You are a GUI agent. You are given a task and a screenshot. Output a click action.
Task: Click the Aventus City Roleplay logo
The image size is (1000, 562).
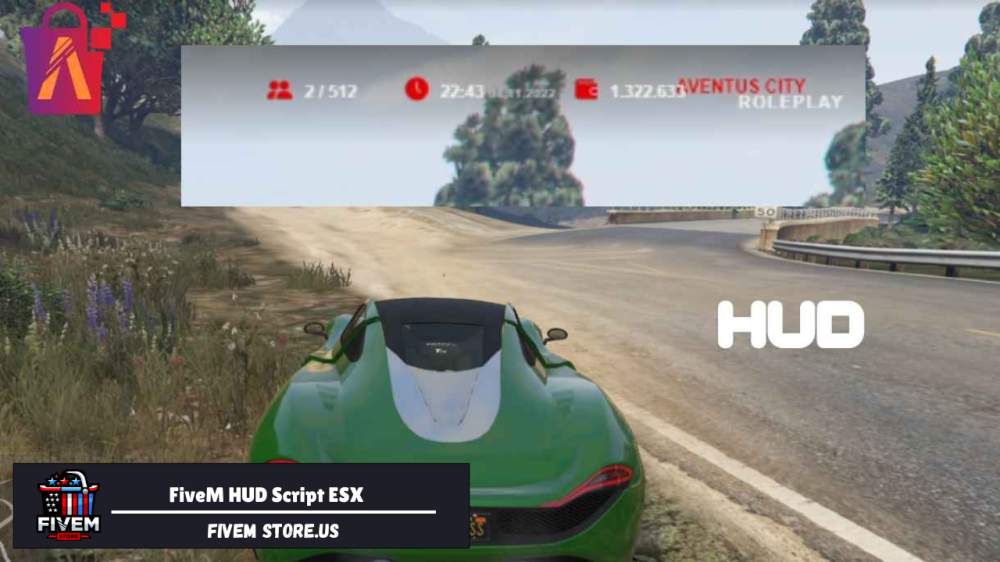point(759,93)
